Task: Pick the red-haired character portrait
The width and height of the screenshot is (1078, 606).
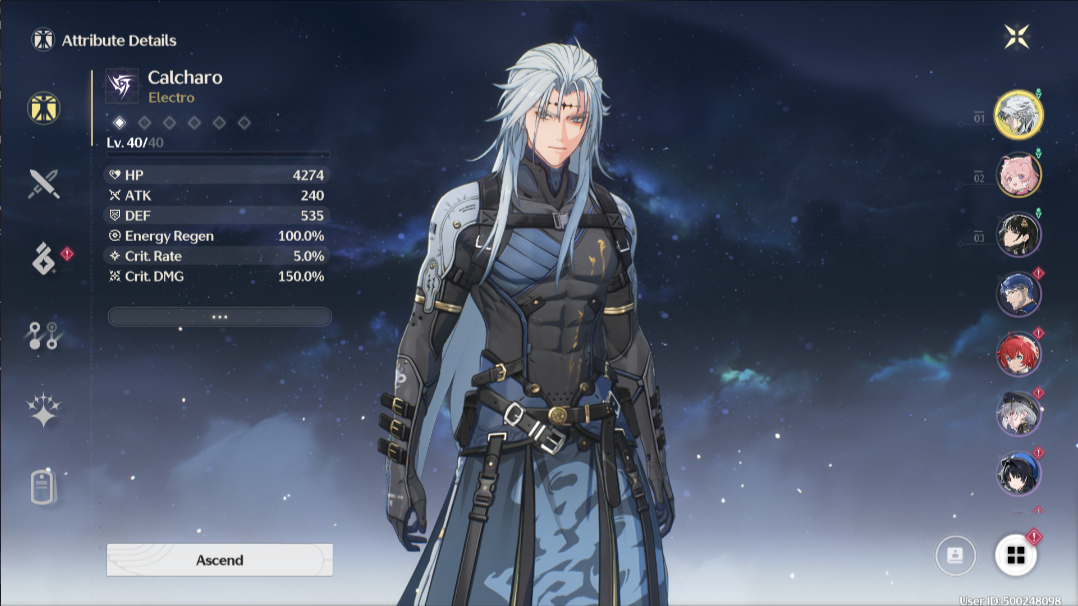Action: pyautogui.click(x=1019, y=354)
